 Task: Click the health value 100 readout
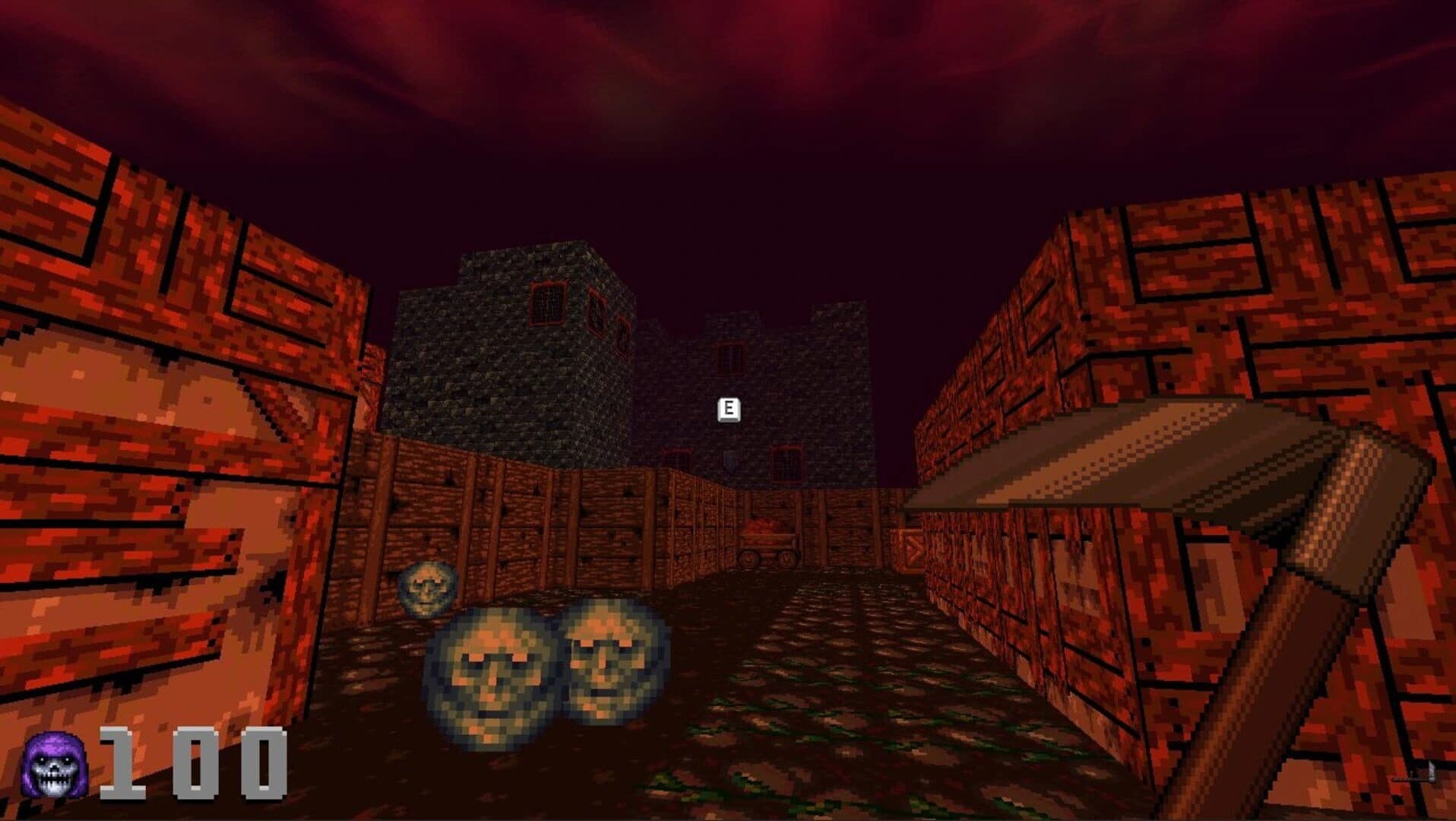coord(194,764)
